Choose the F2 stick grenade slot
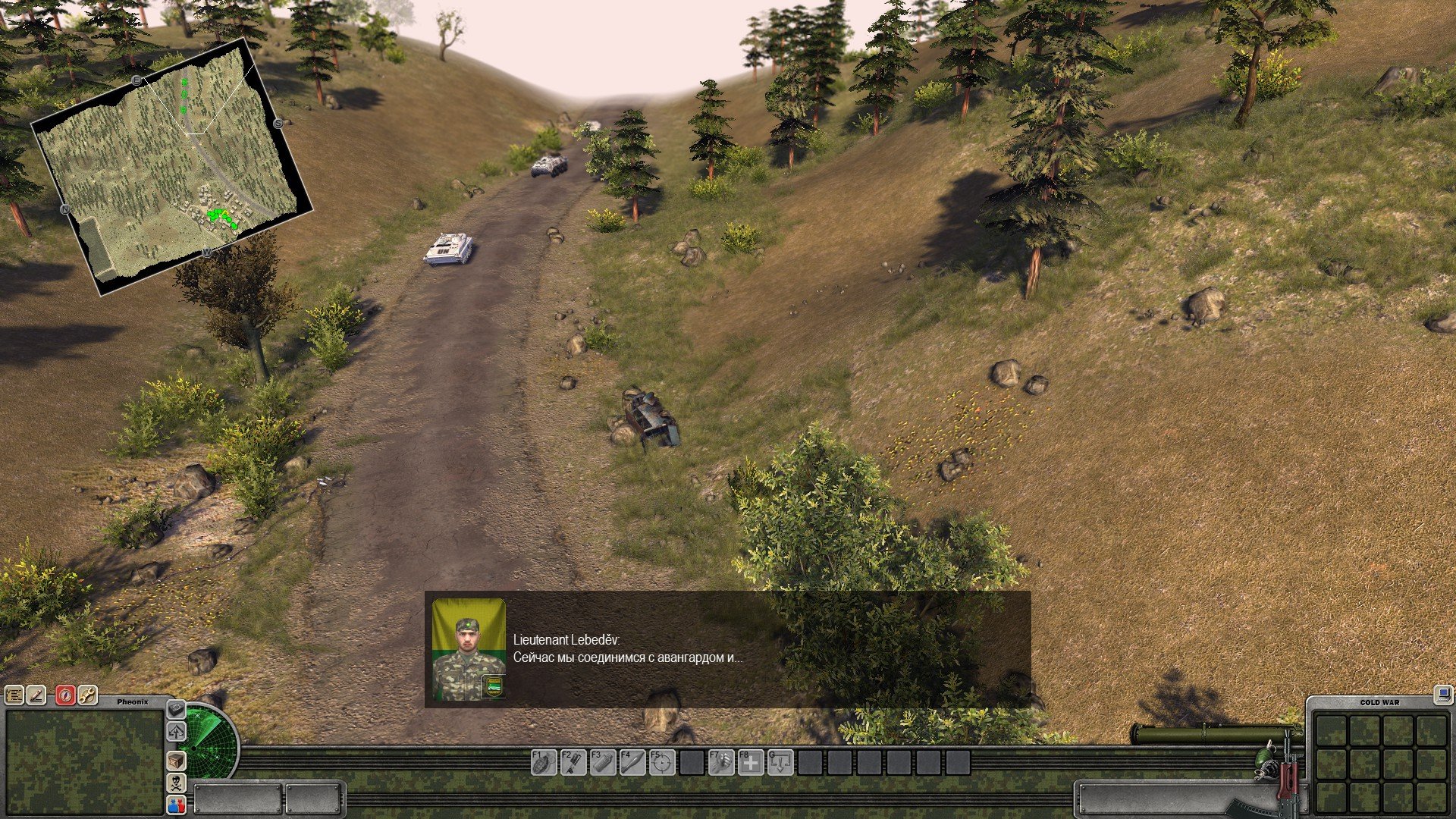The image size is (1456, 819). (x=573, y=762)
